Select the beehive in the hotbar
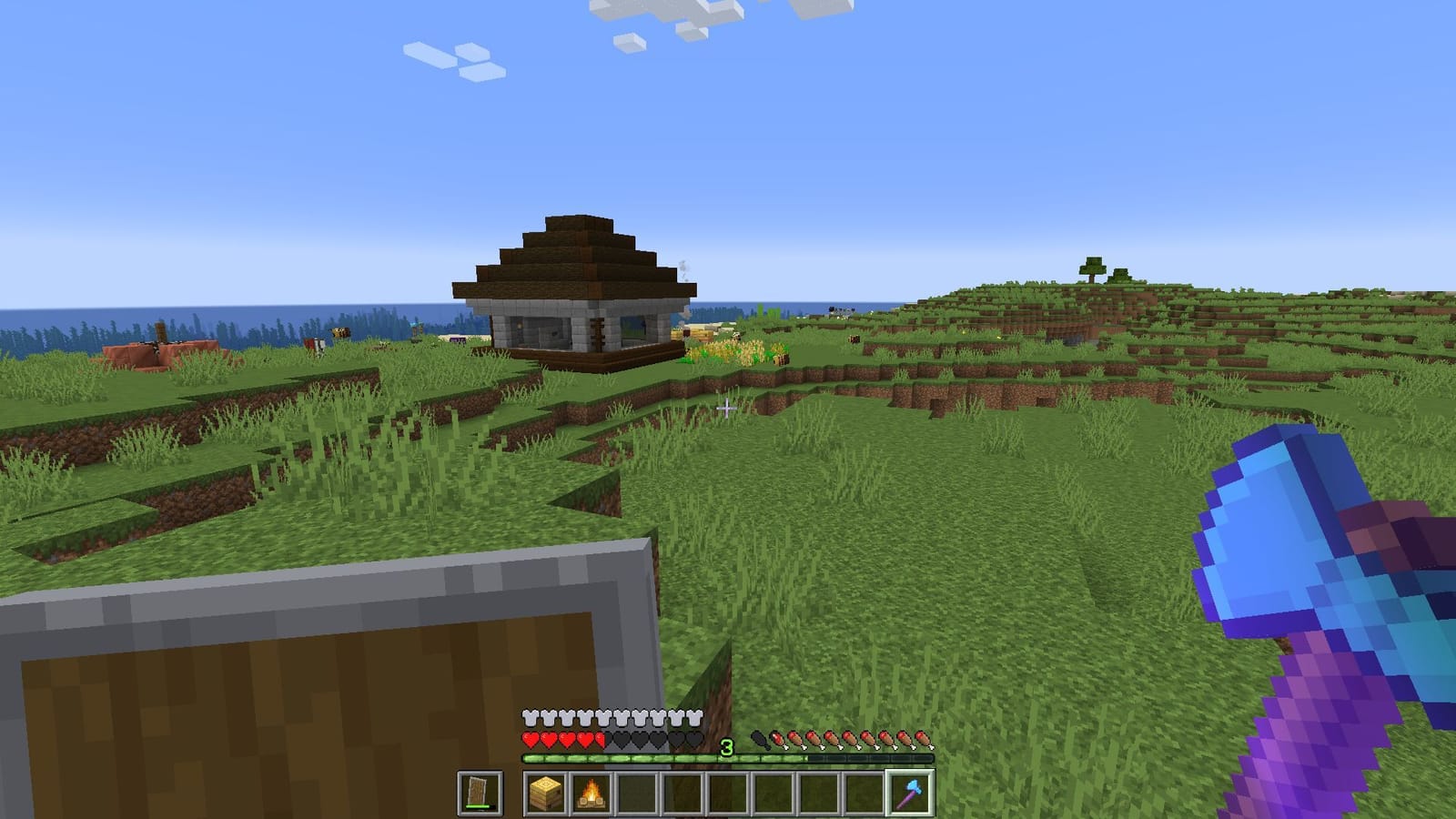 tap(545, 793)
